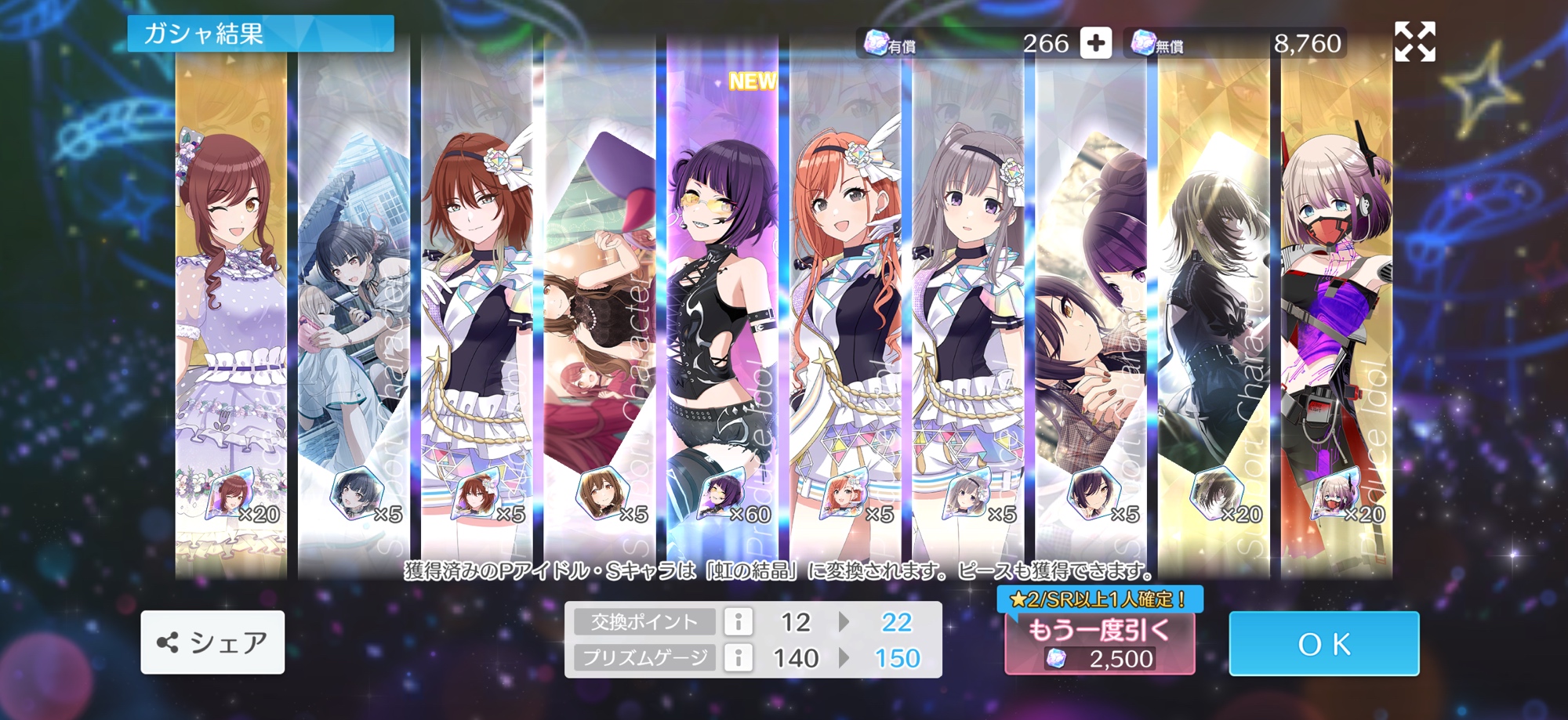Pull again with もう一度引く button

[x=1099, y=643]
